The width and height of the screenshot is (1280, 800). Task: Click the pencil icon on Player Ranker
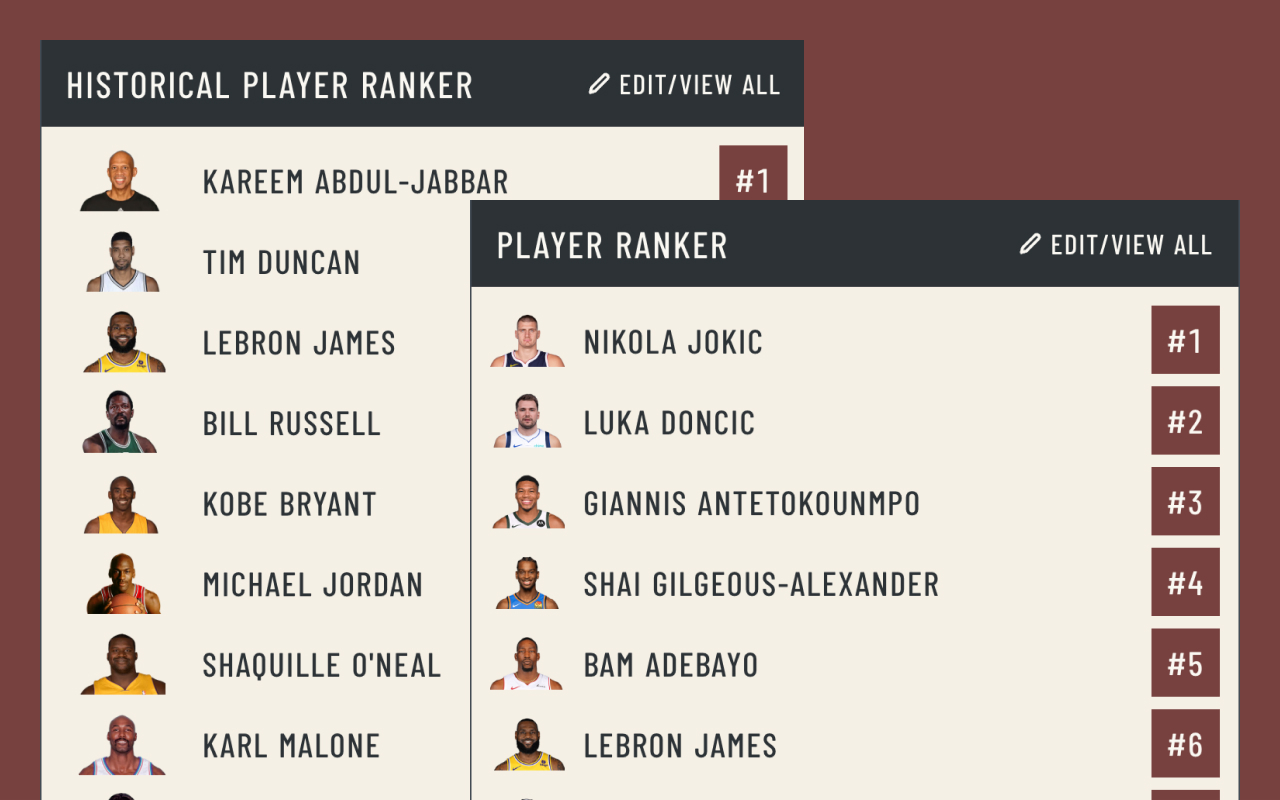[1030, 243]
